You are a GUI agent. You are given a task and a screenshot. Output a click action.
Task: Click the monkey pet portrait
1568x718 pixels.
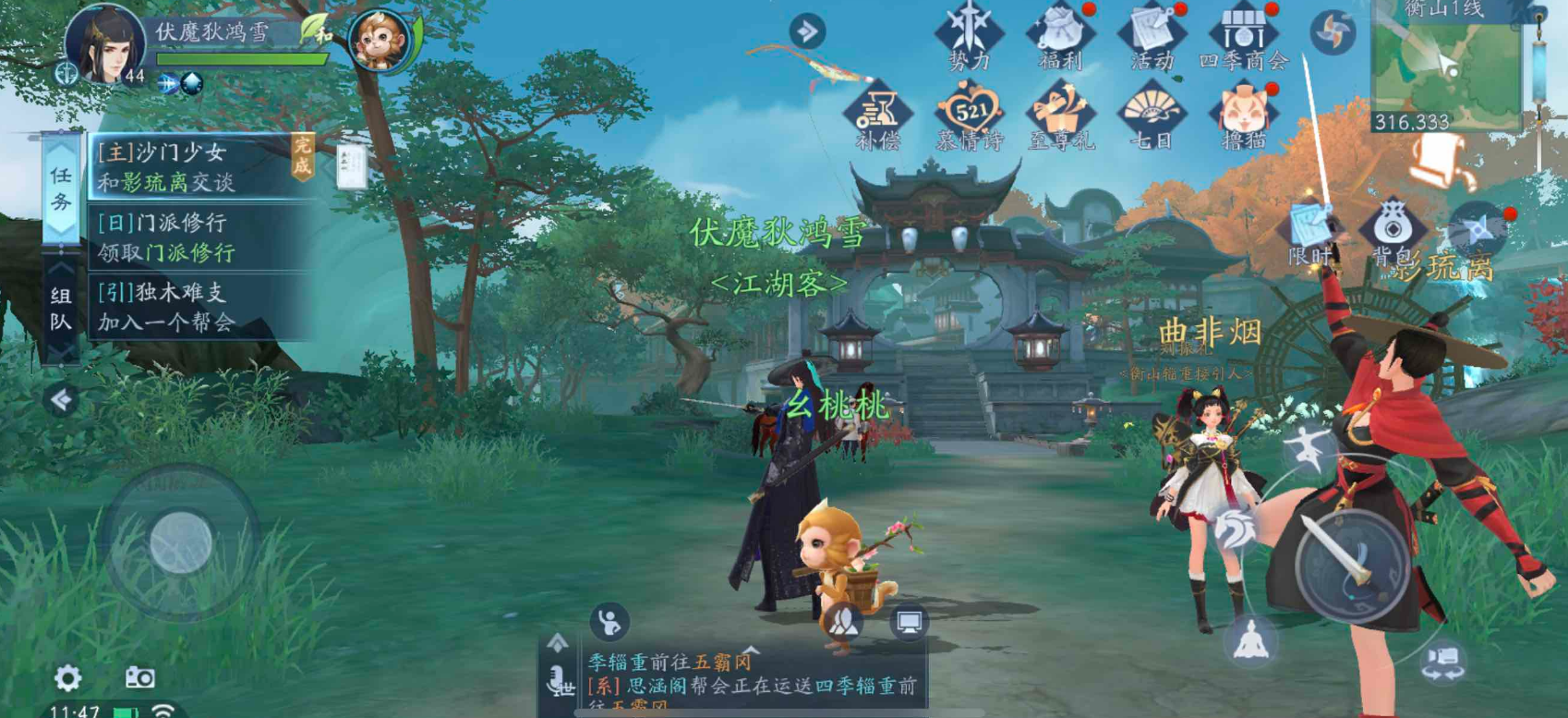point(380,41)
